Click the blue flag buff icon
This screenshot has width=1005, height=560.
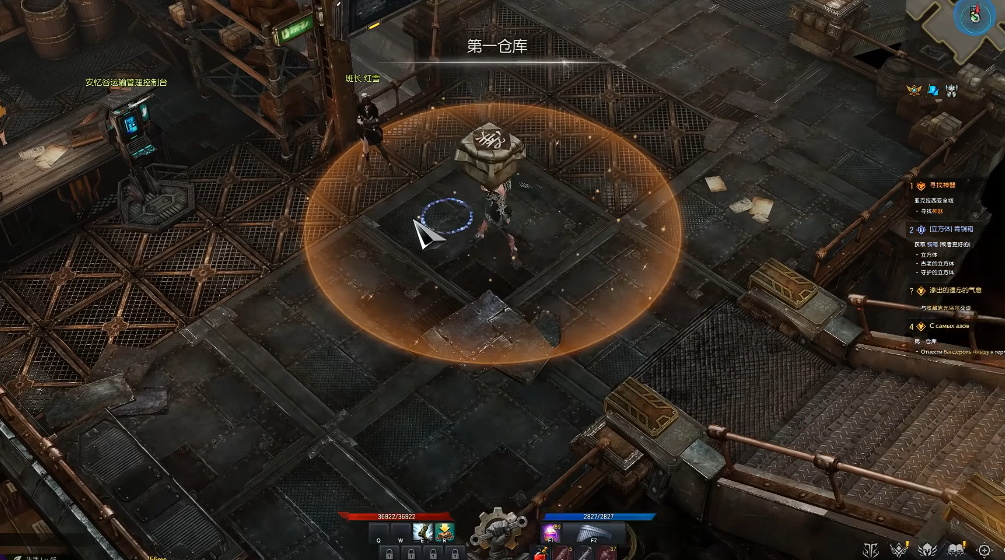coord(932,91)
